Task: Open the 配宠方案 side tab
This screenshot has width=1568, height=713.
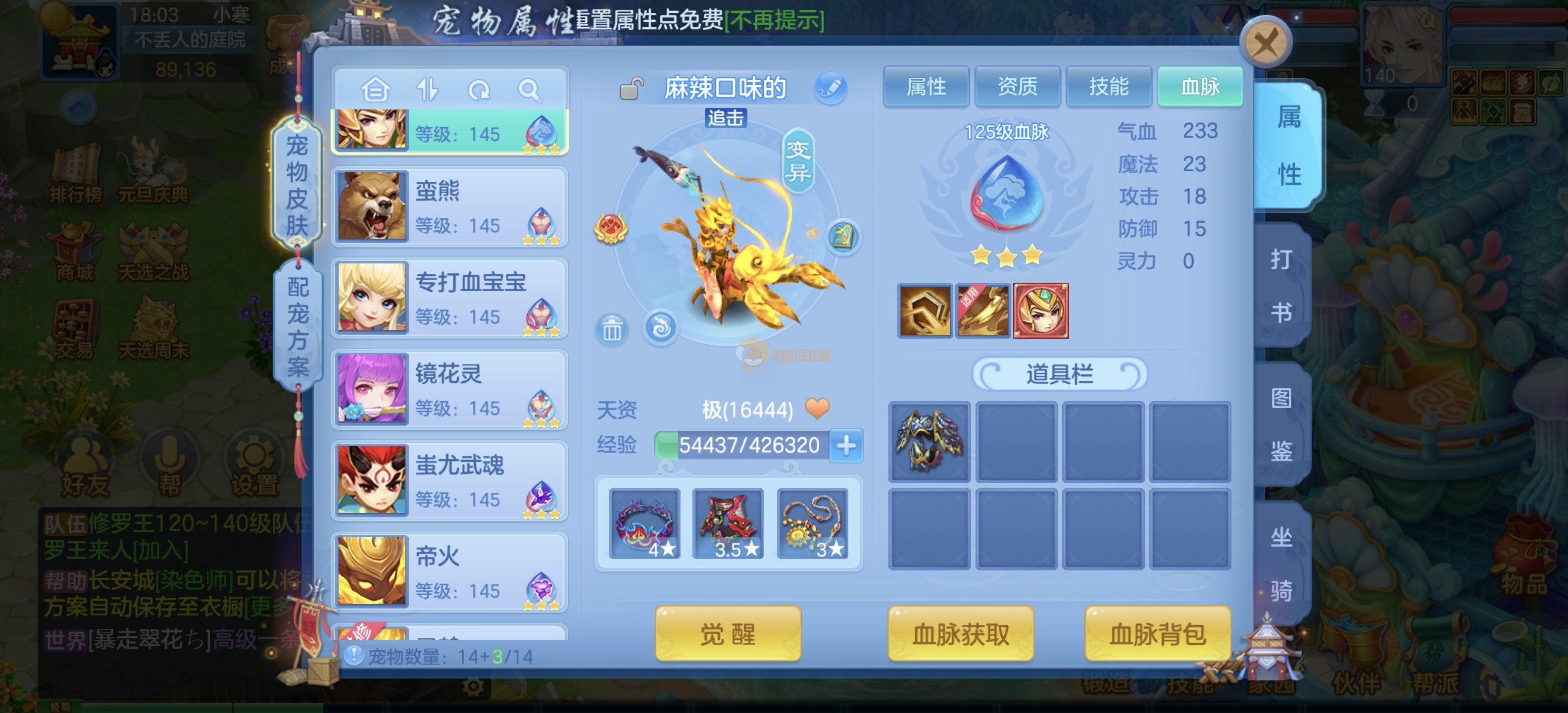Action: 297,326
